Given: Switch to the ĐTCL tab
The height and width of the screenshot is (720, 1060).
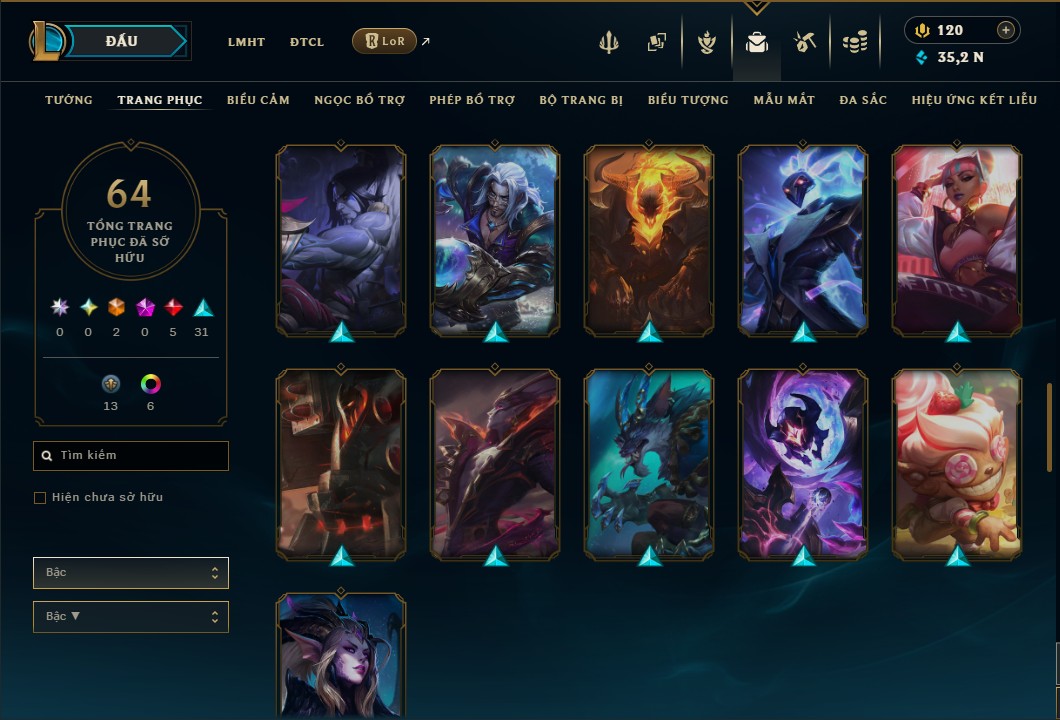Looking at the screenshot, I should click(x=307, y=42).
